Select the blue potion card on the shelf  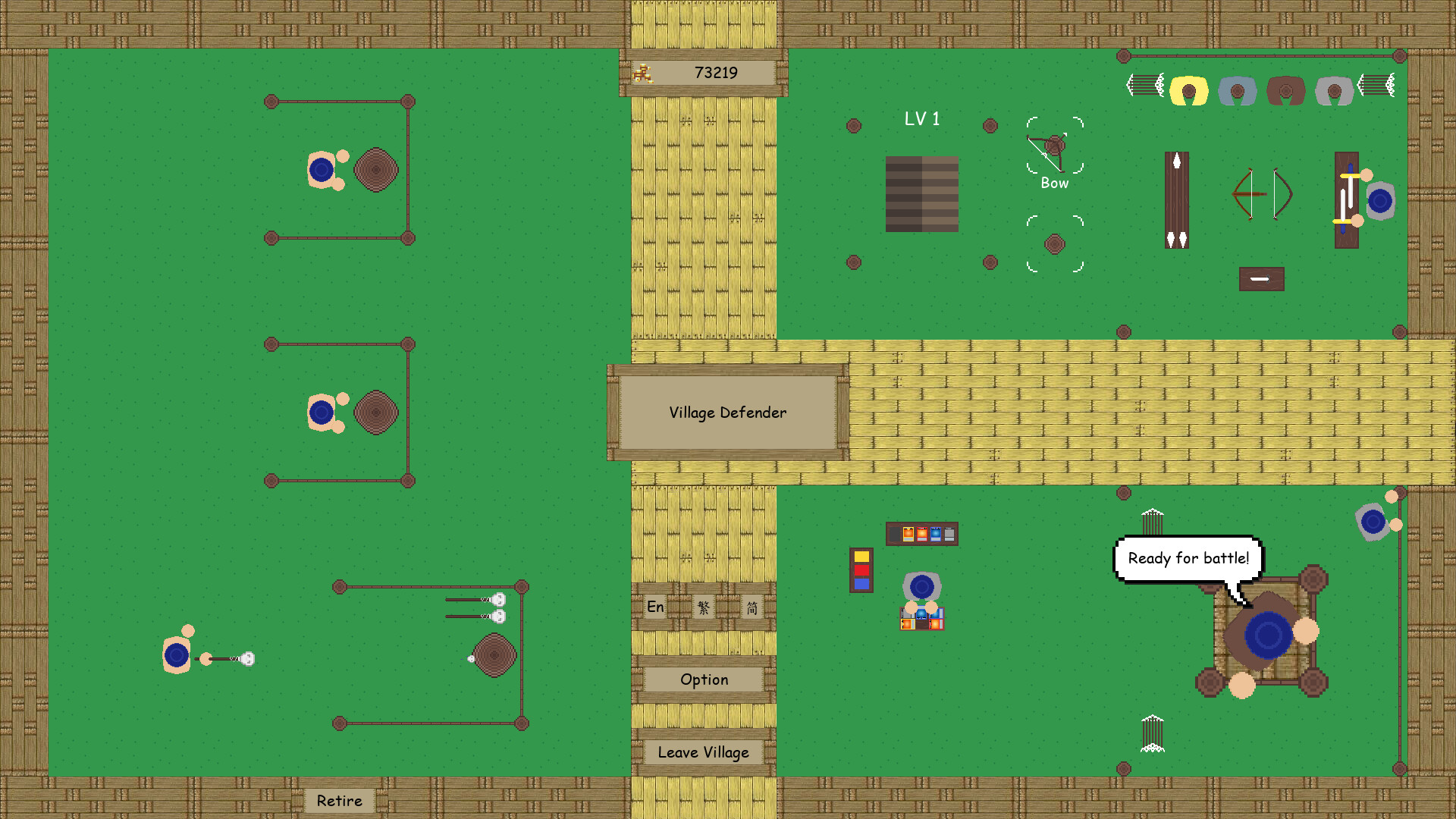coord(935,533)
